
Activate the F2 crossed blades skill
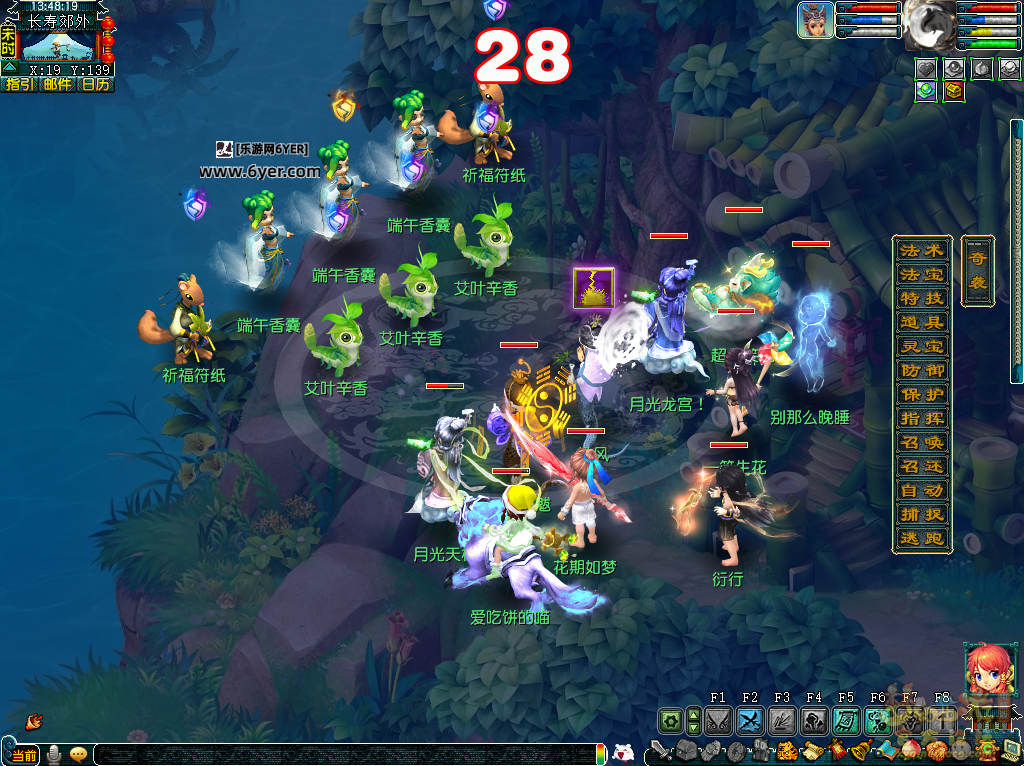click(750, 720)
